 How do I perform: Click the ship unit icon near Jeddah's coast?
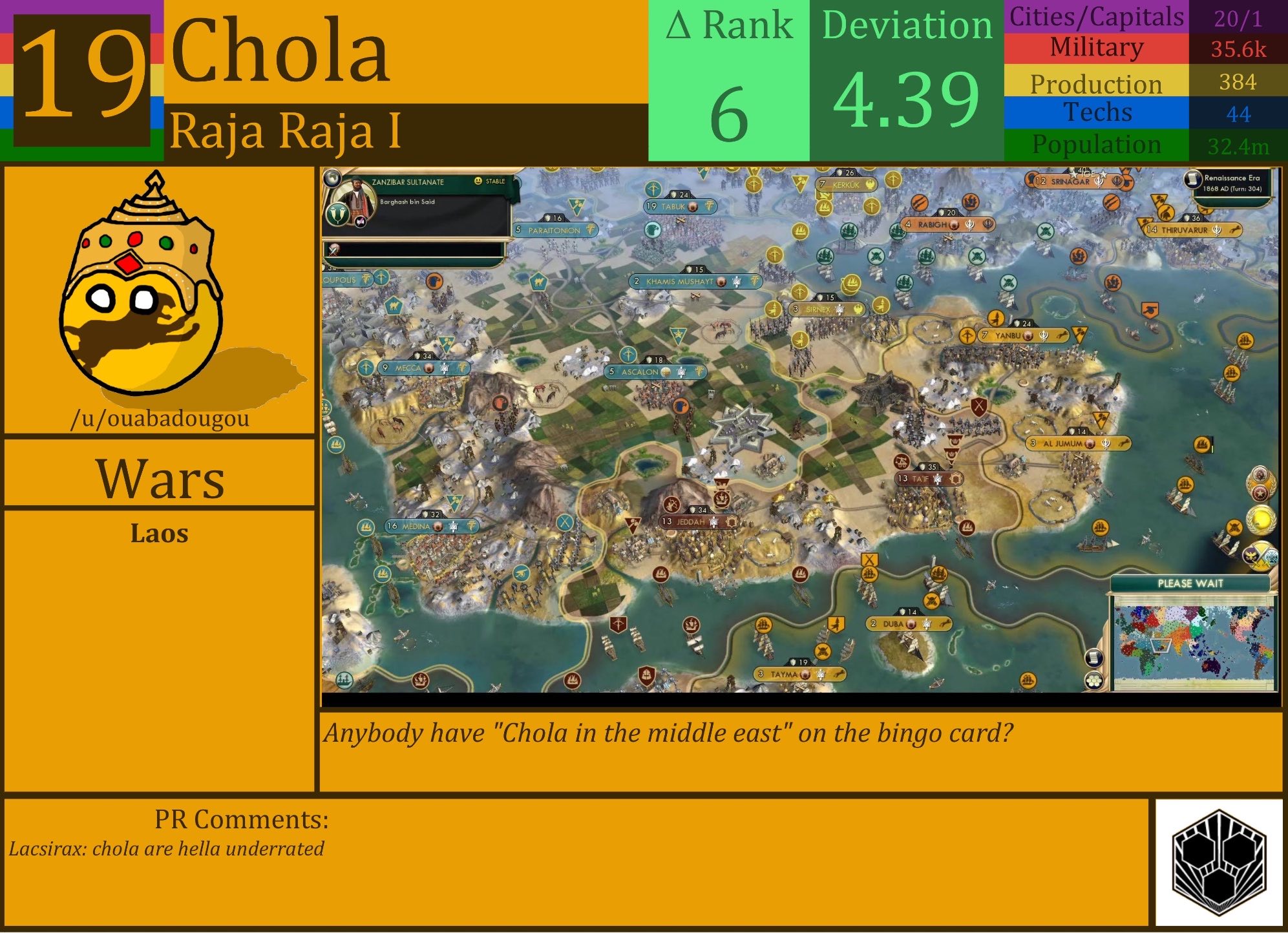click(660, 574)
